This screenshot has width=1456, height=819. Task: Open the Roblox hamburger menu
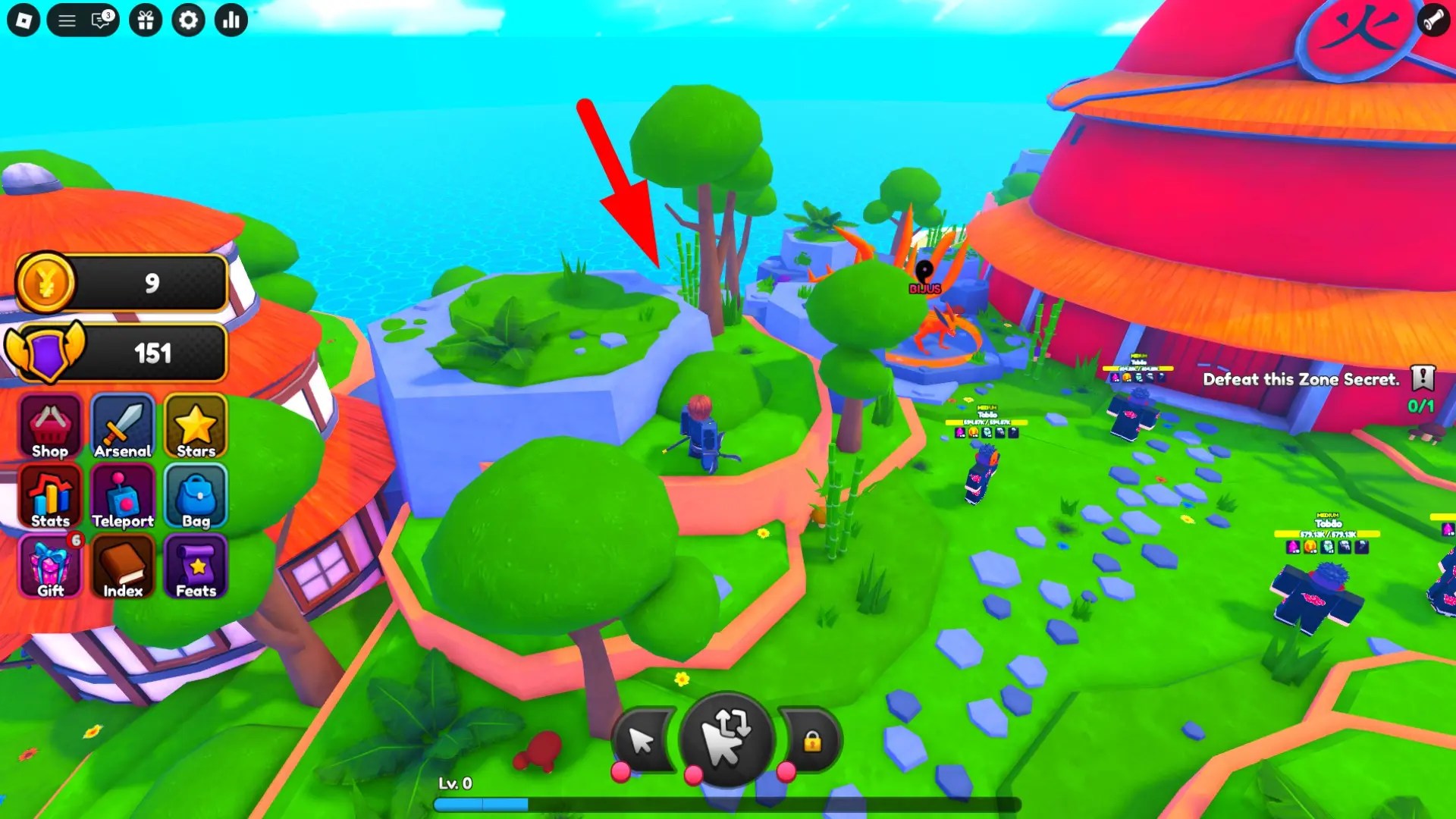click(67, 20)
